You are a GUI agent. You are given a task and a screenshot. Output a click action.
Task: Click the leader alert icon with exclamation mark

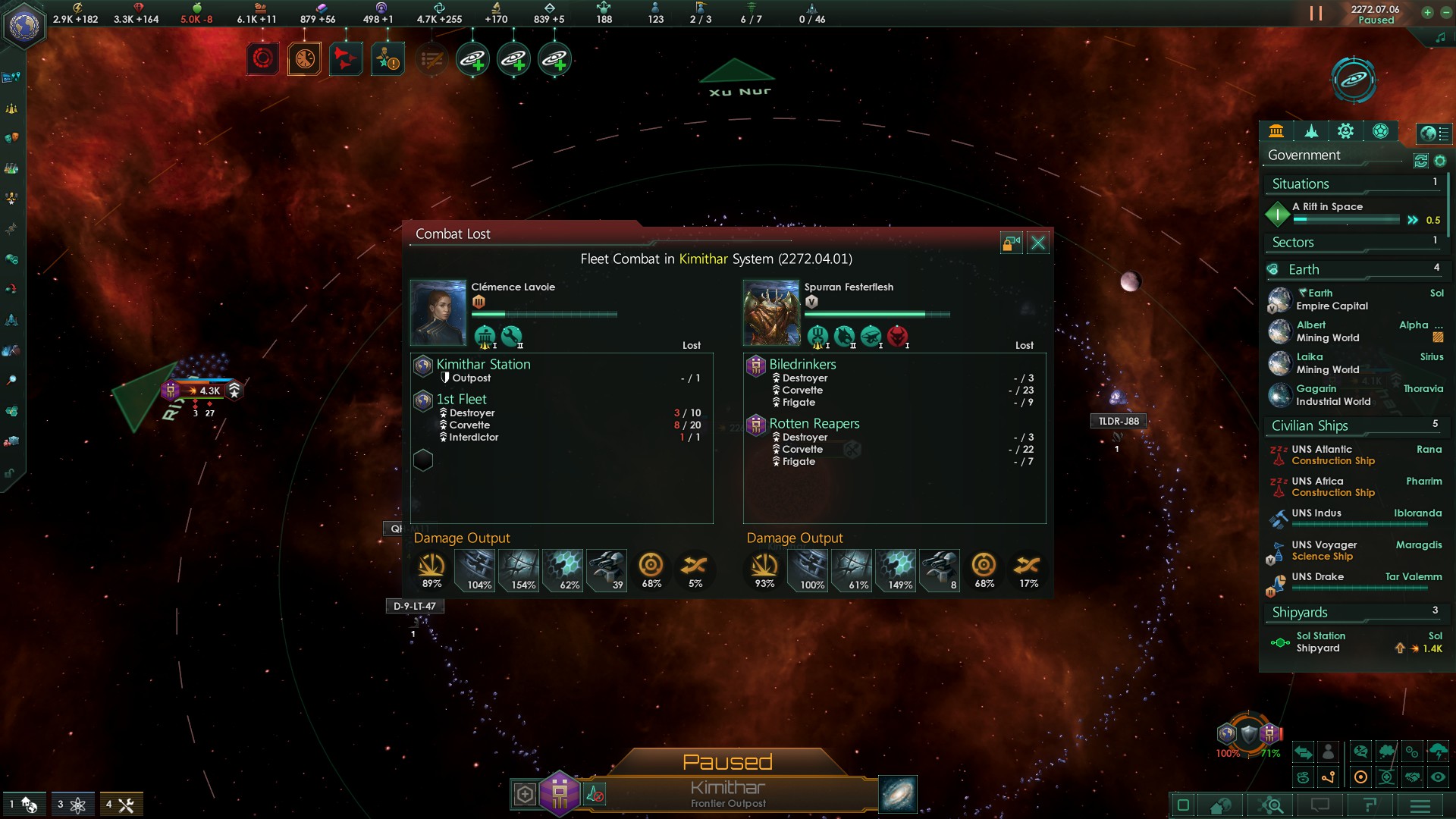point(388,58)
